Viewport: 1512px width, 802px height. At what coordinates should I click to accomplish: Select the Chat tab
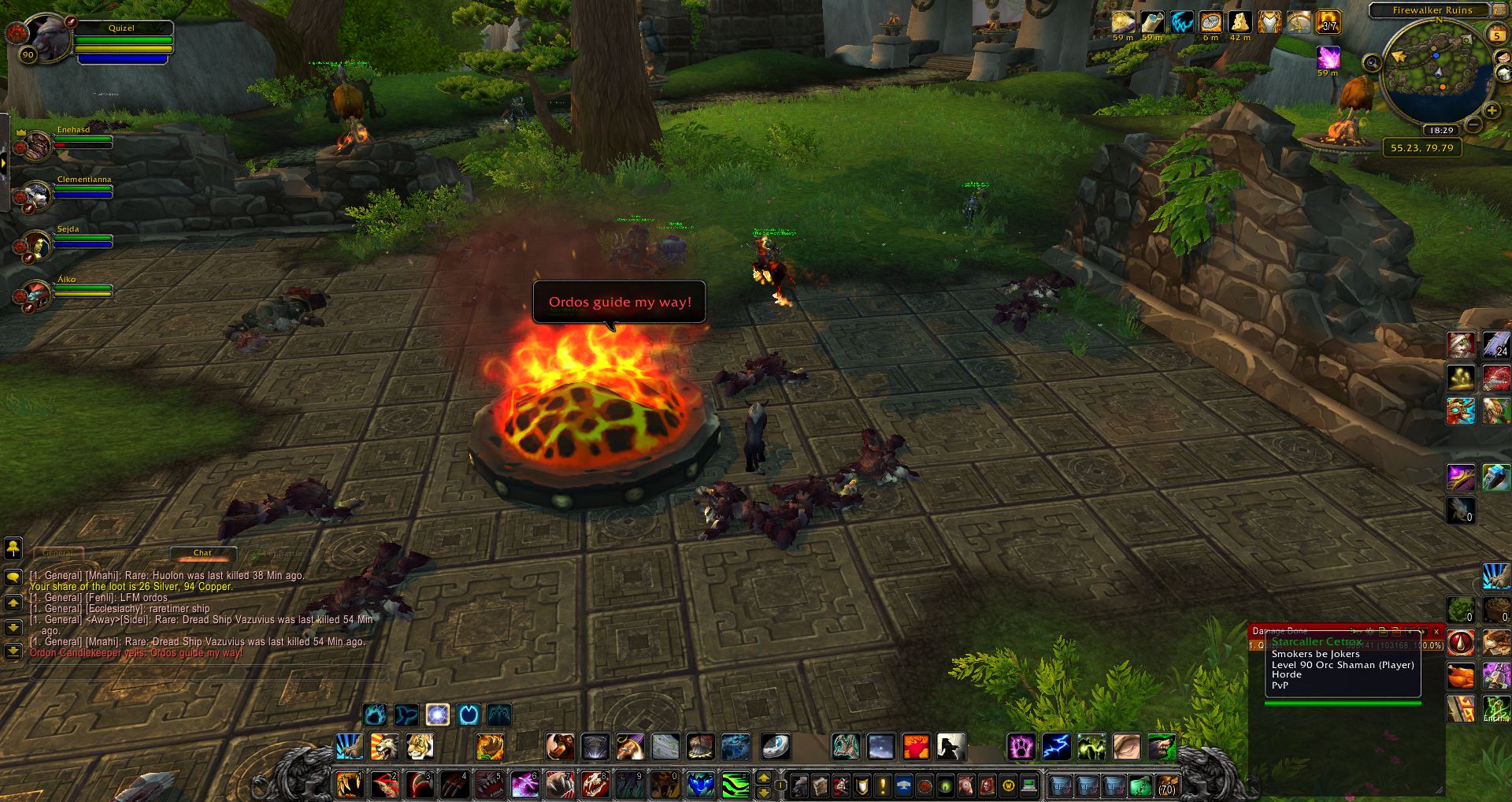pyautogui.click(x=202, y=553)
